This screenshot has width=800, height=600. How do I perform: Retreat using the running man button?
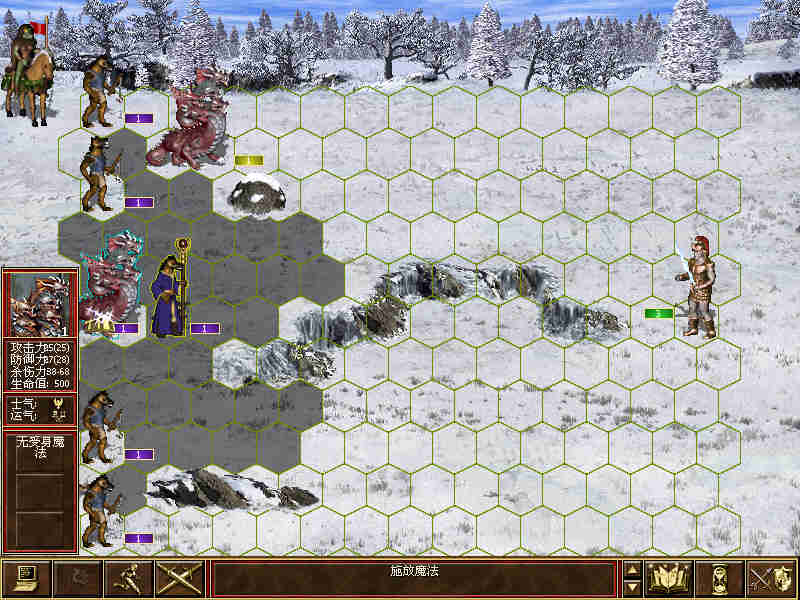click(x=129, y=578)
